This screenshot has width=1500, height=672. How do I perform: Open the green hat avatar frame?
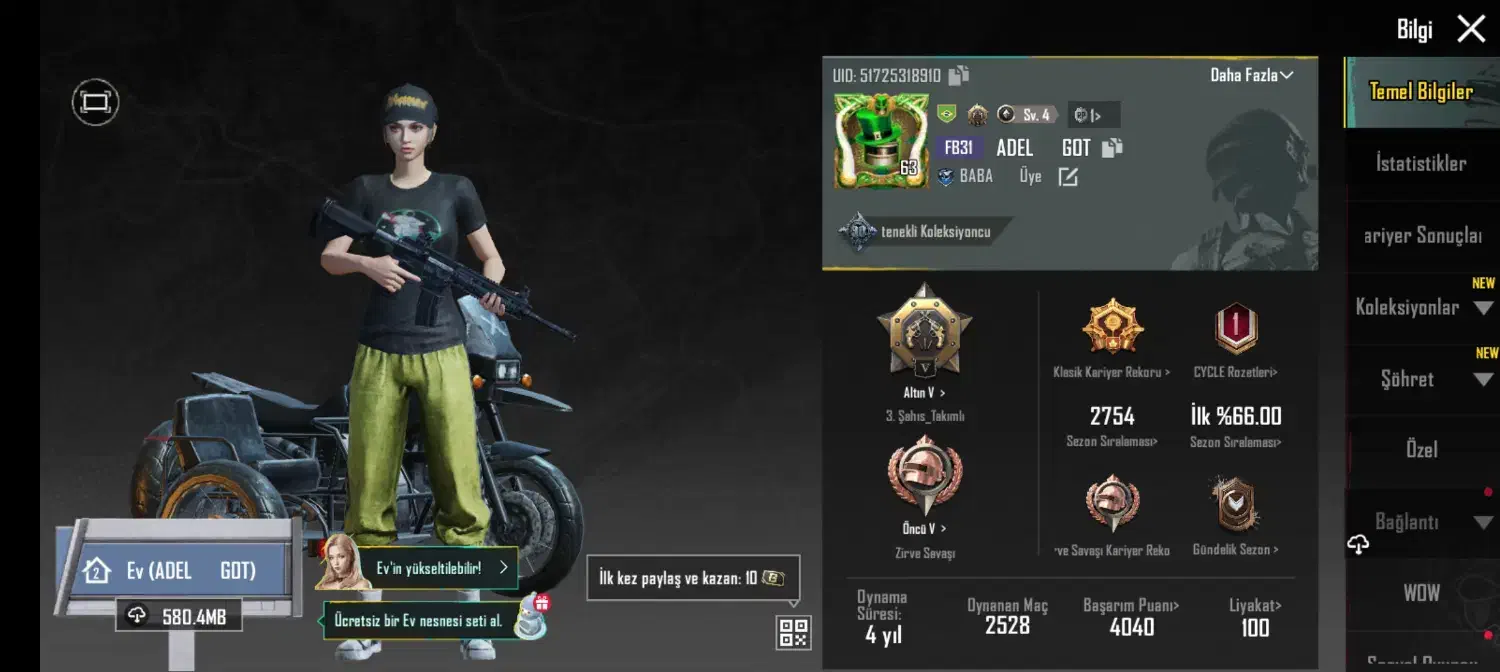pyautogui.click(x=880, y=141)
